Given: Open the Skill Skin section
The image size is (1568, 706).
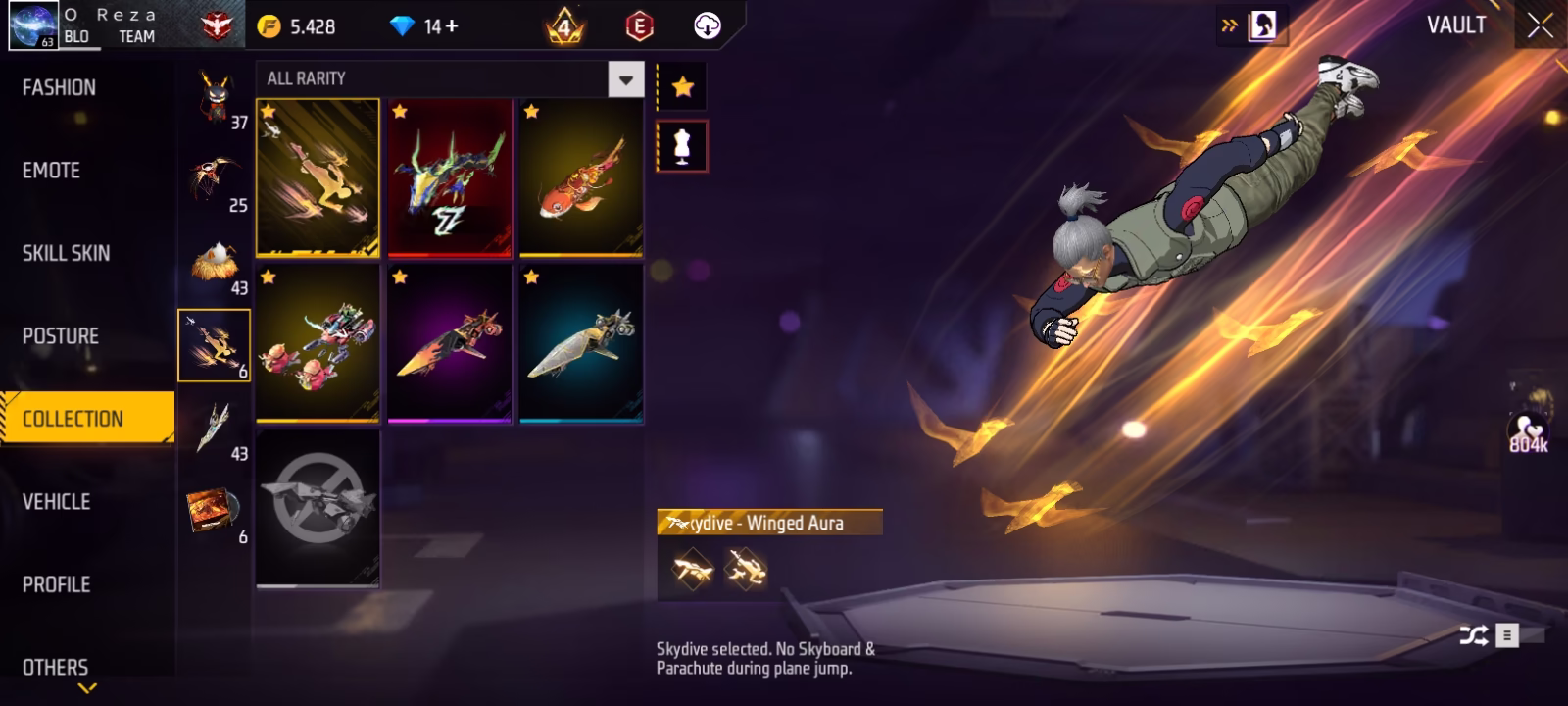Looking at the screenshot, I should point(67,253).
